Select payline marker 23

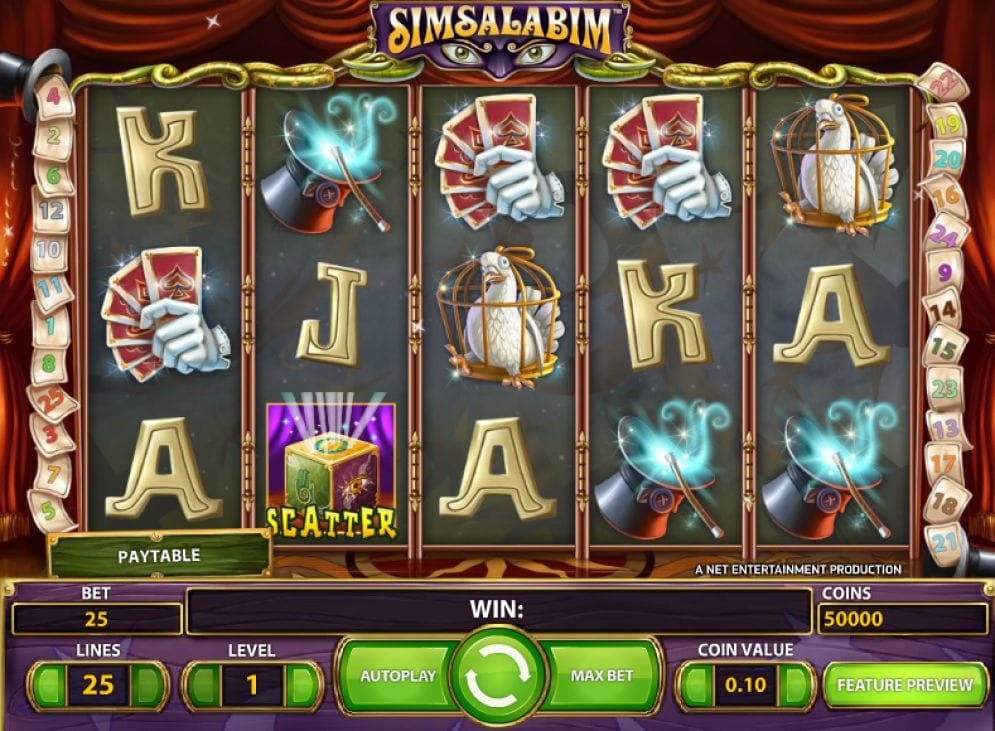click(x=944, y=388)
